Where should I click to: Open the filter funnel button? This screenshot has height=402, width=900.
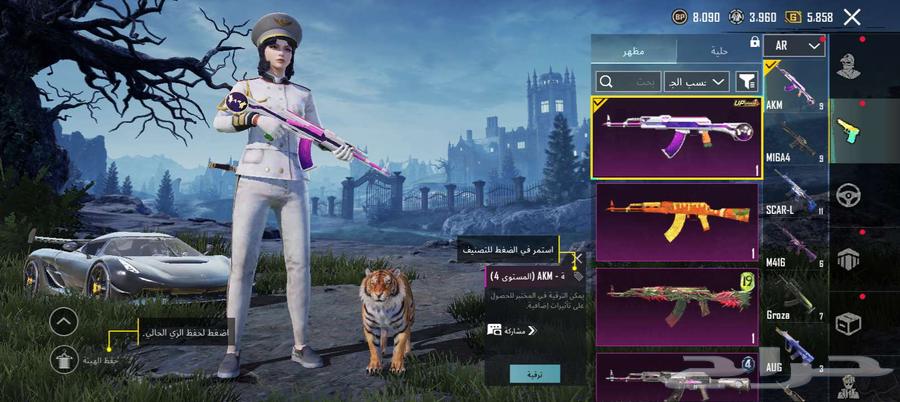point(746,81)
